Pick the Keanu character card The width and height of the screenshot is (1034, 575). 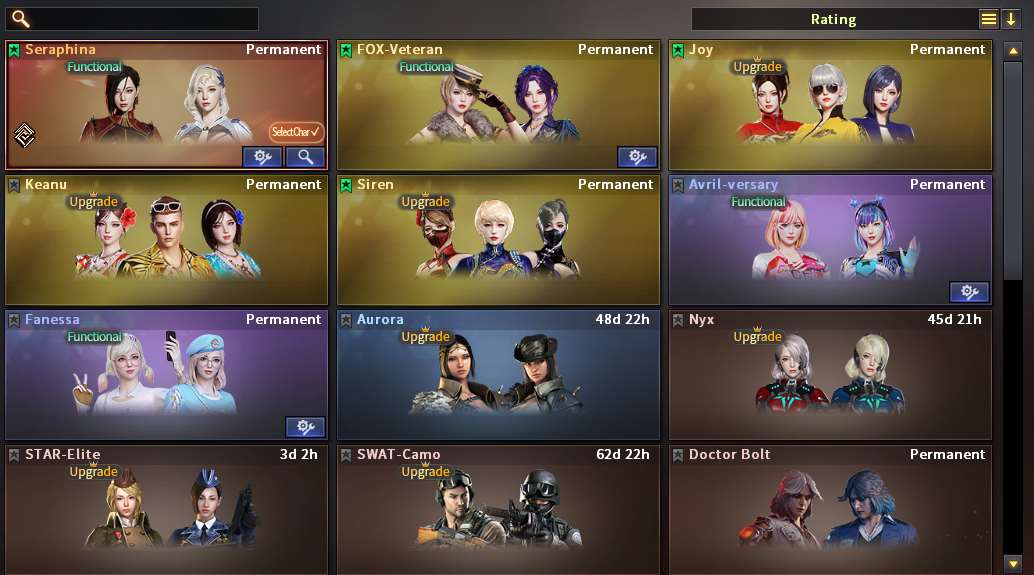166,240
